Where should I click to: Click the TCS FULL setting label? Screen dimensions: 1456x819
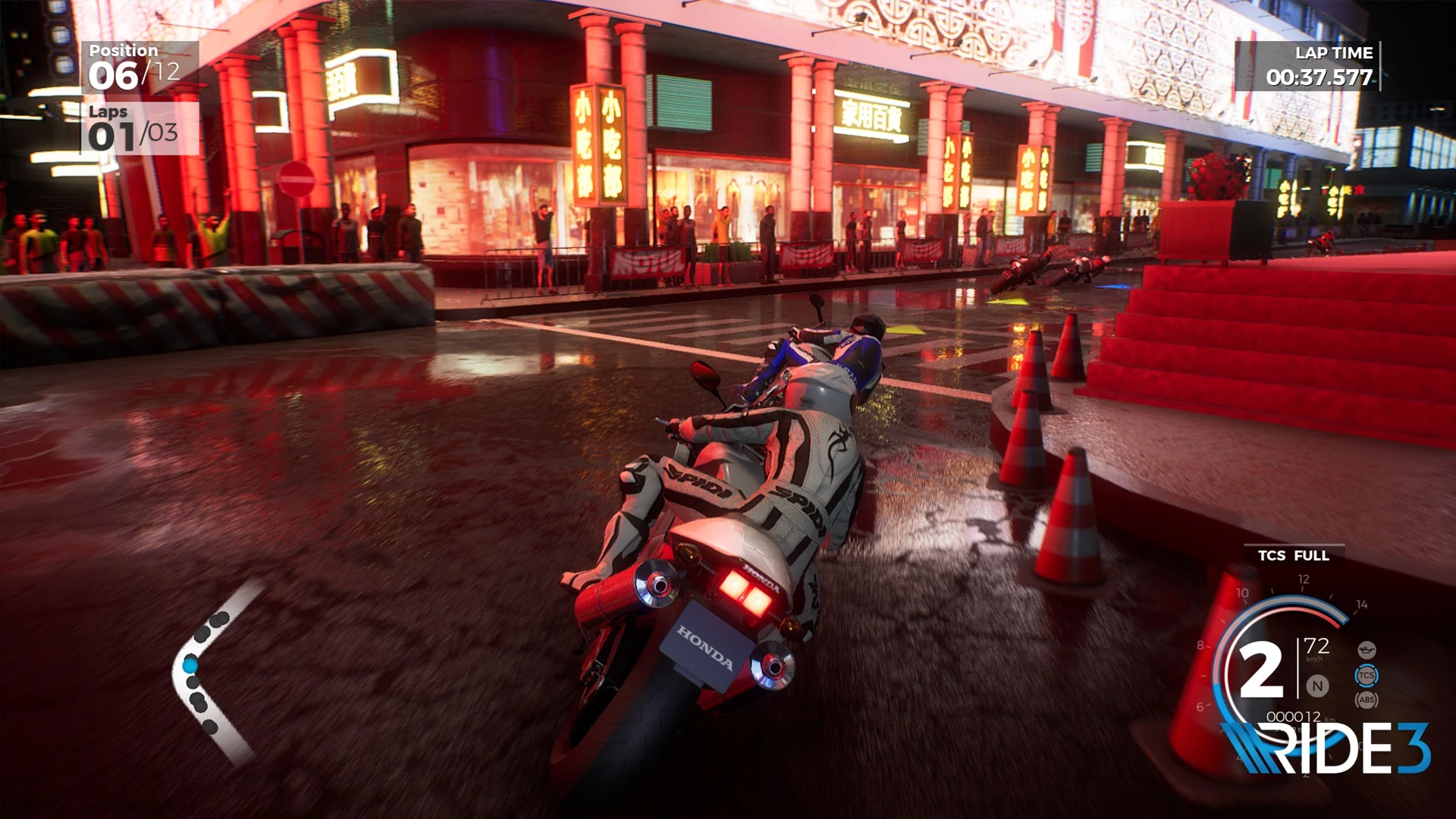[1293, 555]
